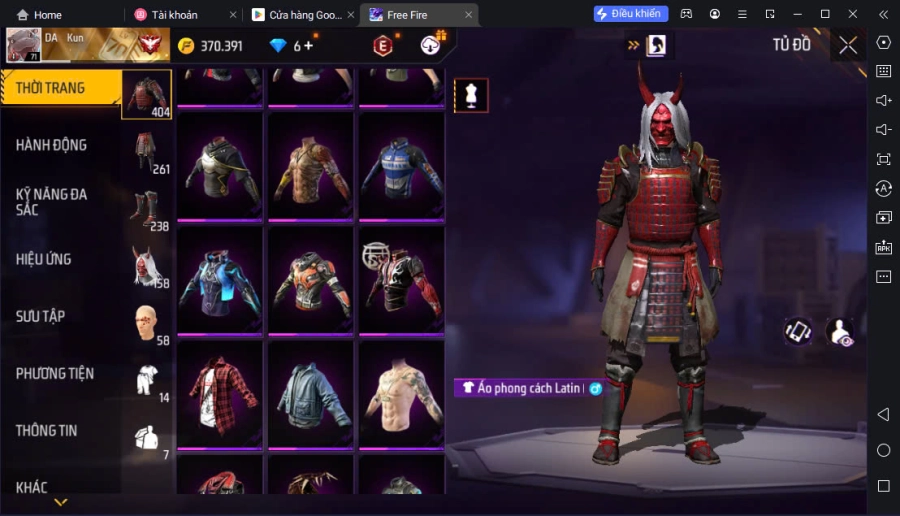Screen dimensions: 900x516
Task: Open the red E badge icon
Action: click(382, 46)
